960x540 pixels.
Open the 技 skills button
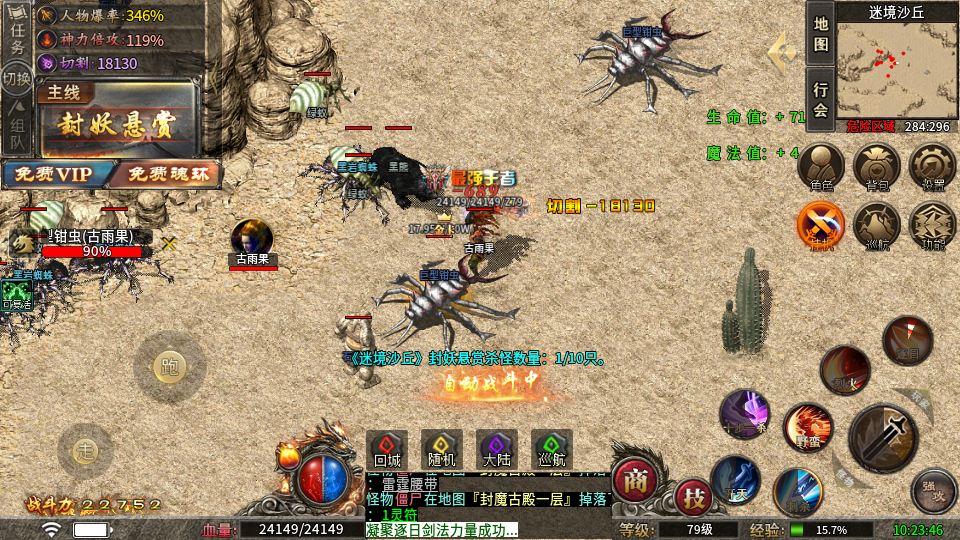point(693,497)
